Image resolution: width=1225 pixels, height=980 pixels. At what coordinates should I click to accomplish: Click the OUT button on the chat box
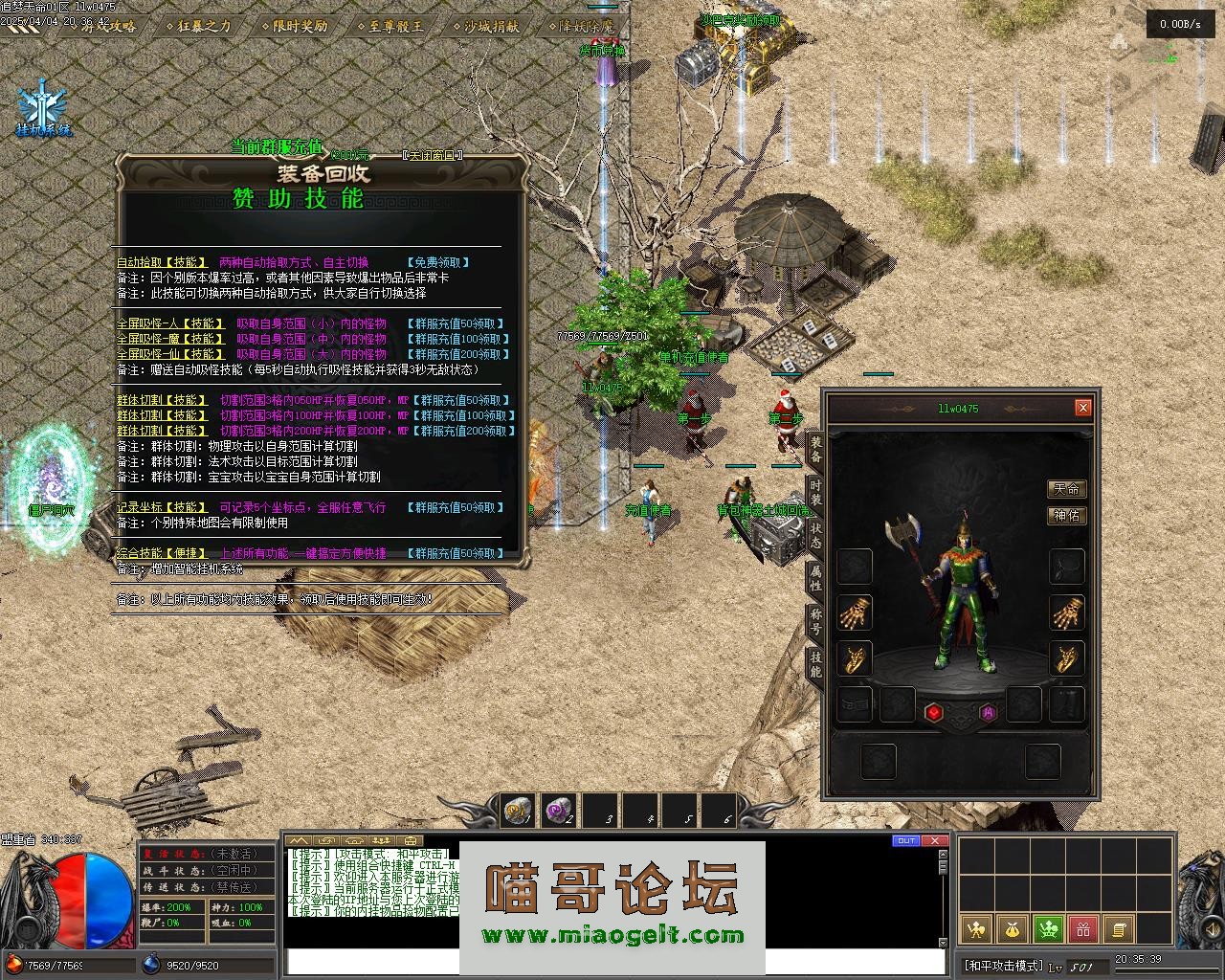click(904, 841)
